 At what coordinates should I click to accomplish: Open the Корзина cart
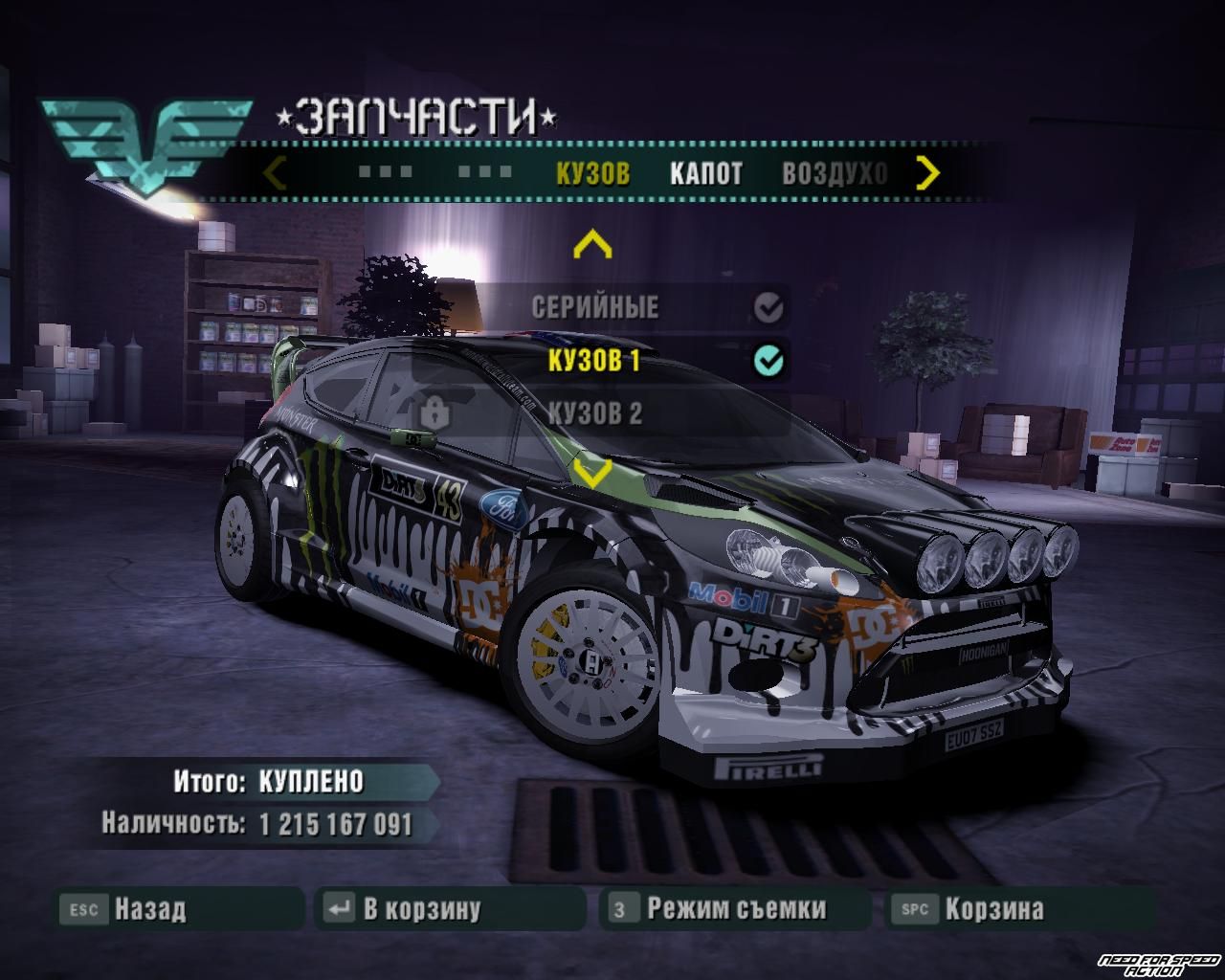[x=993, y=908]
